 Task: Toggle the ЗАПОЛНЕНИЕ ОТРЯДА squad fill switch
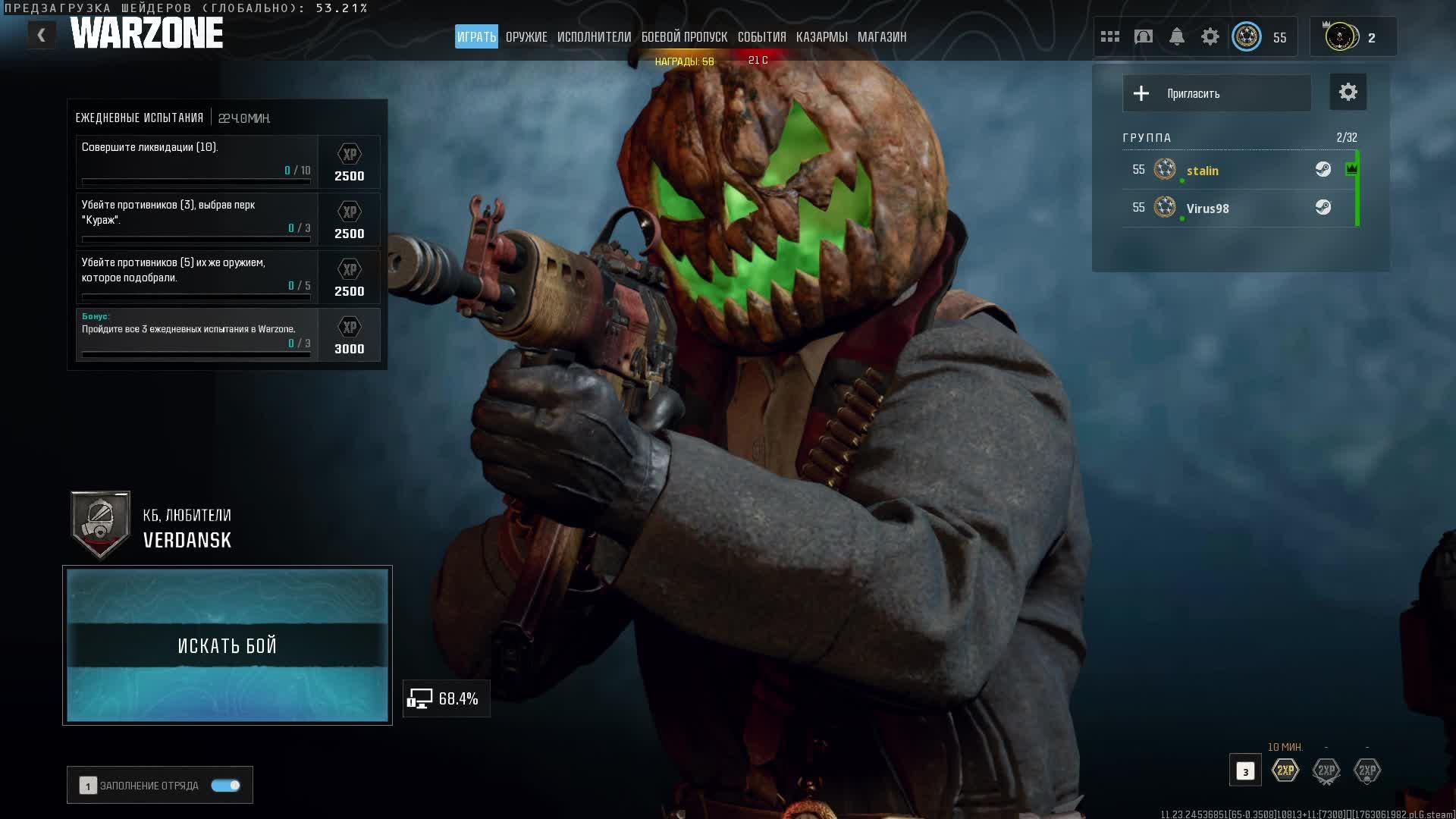click(225, 786)
